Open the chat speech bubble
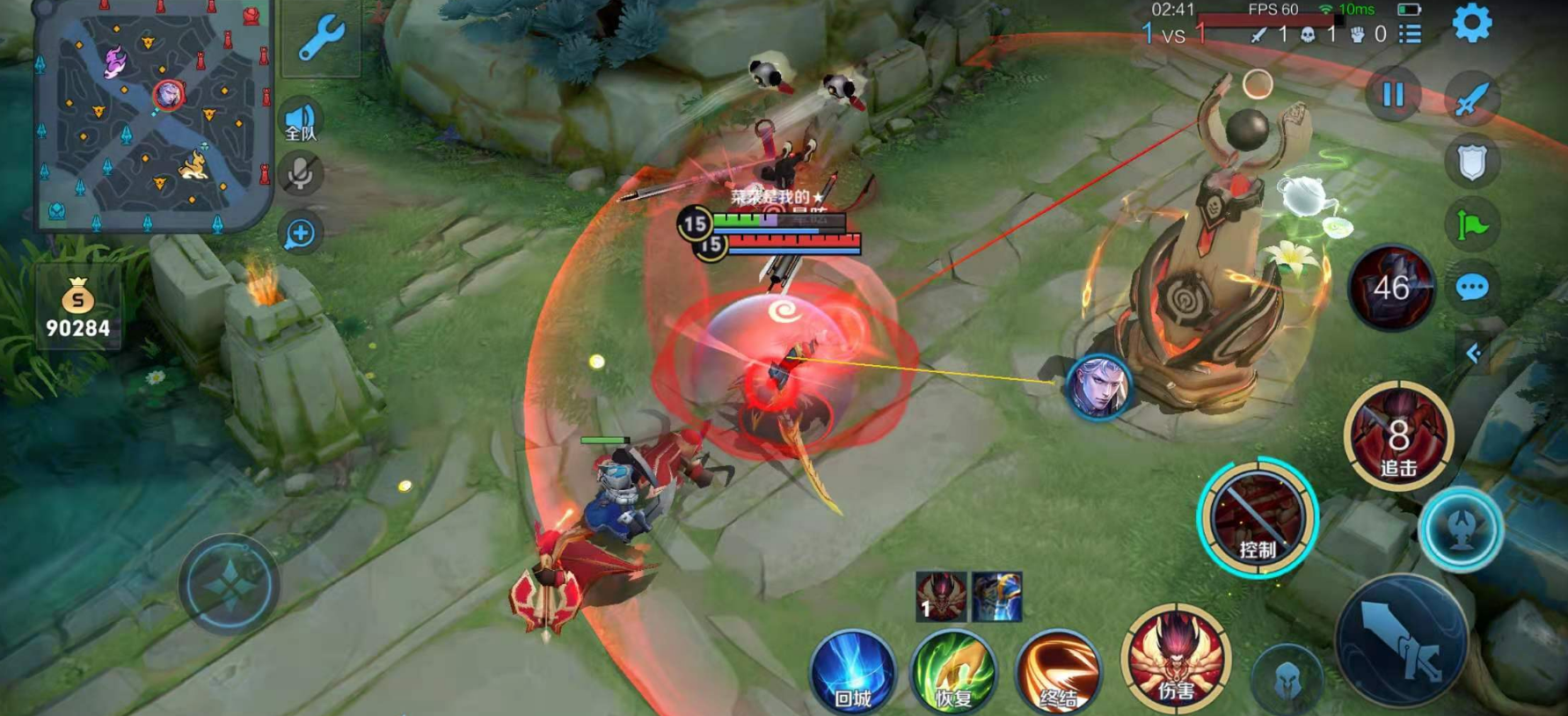 [x=1471, y=288]
